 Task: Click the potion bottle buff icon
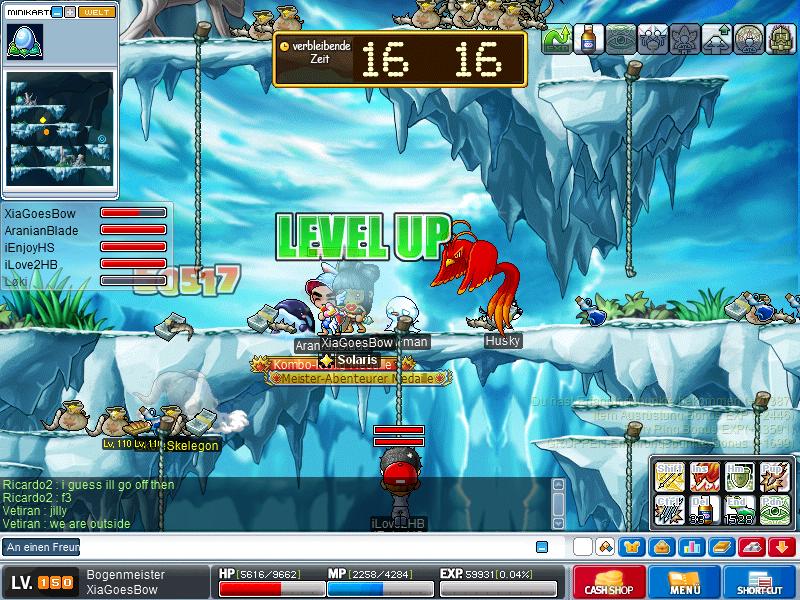(588, 39)
